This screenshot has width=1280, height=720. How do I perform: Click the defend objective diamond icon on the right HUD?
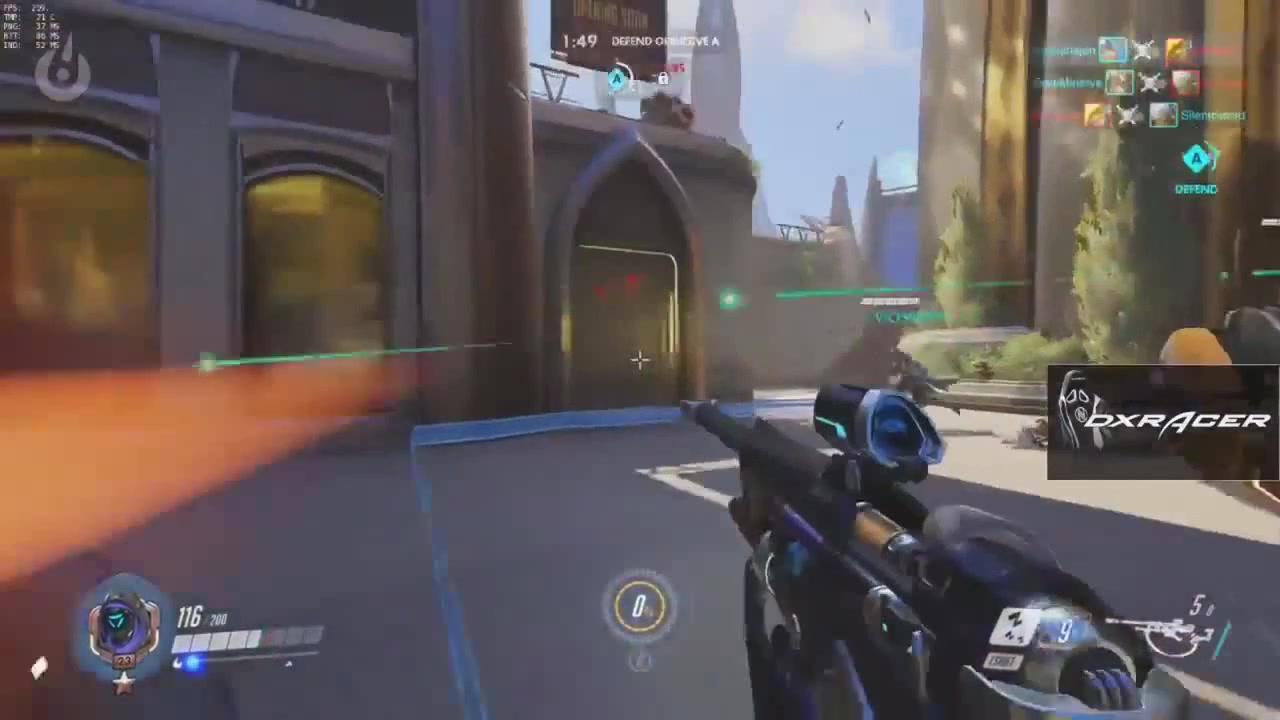coord(1197,158)
